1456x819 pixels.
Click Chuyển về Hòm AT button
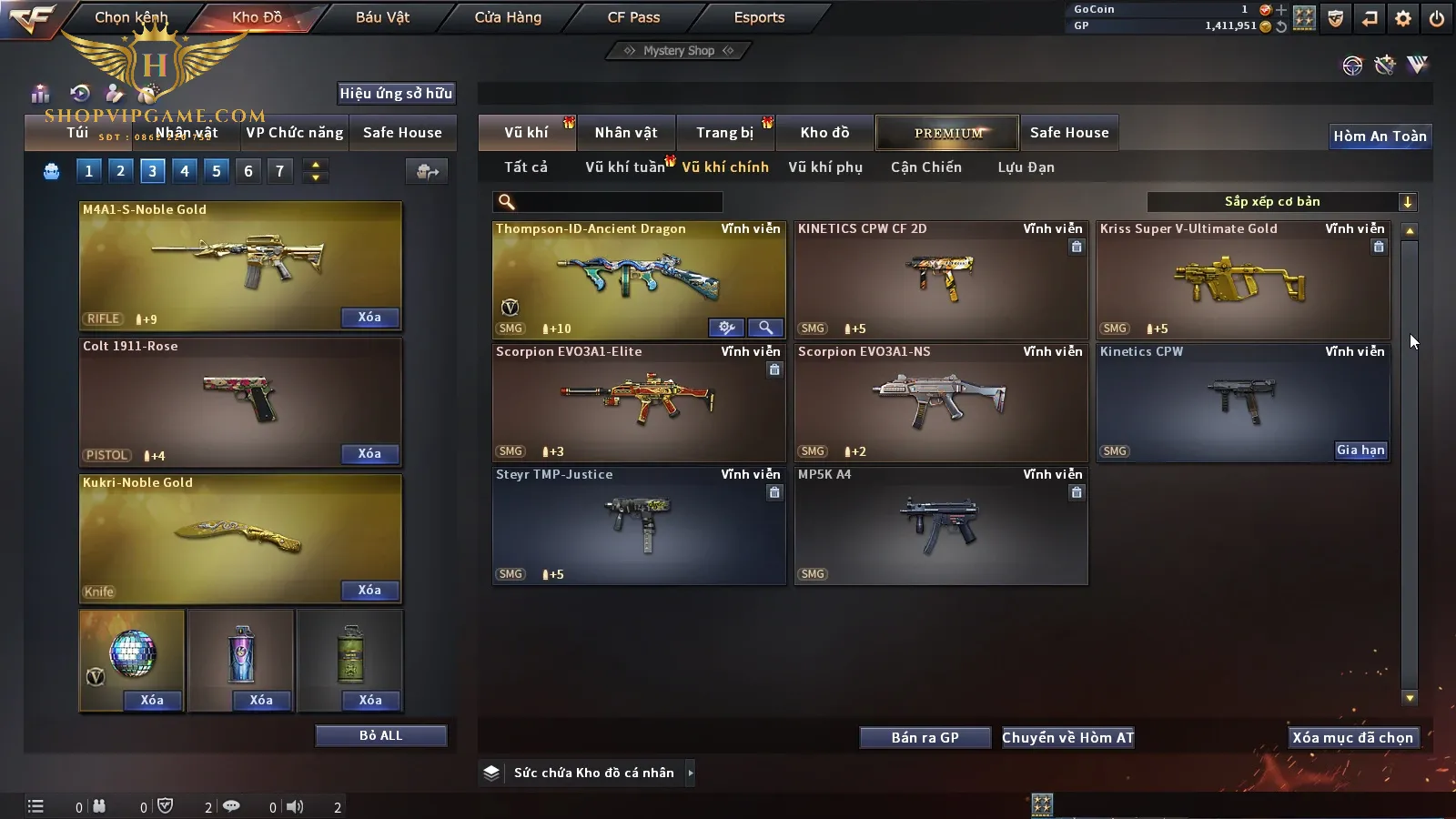coord(1068,738)
